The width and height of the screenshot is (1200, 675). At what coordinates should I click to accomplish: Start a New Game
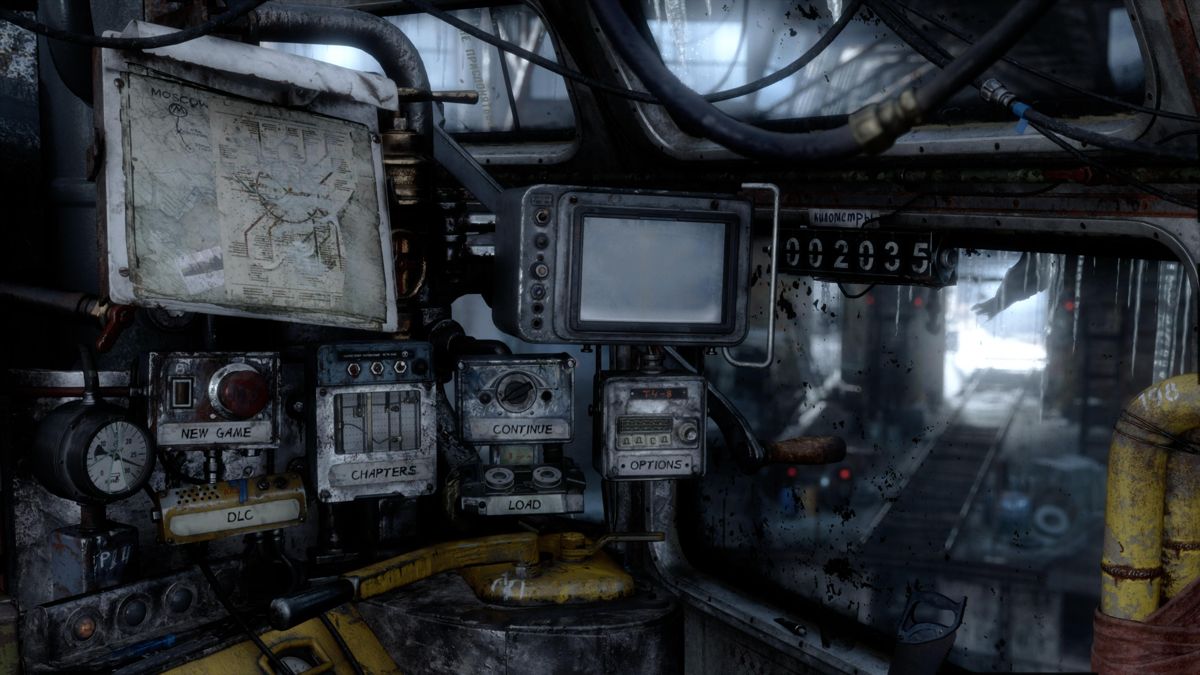coord(215,433)
